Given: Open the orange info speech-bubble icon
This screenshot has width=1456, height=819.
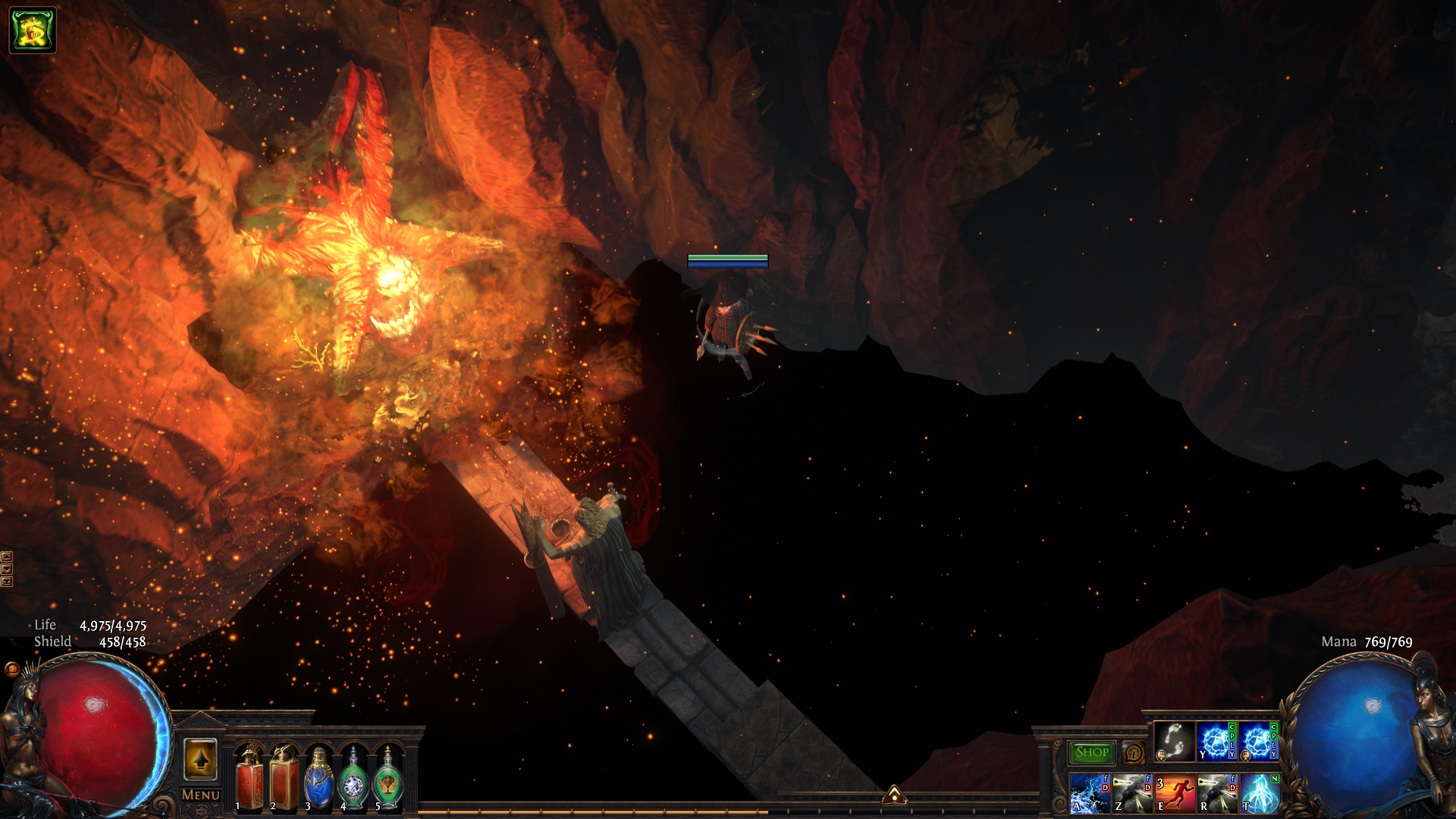Looking at the screenshot, I should (x=1133, y=753).
